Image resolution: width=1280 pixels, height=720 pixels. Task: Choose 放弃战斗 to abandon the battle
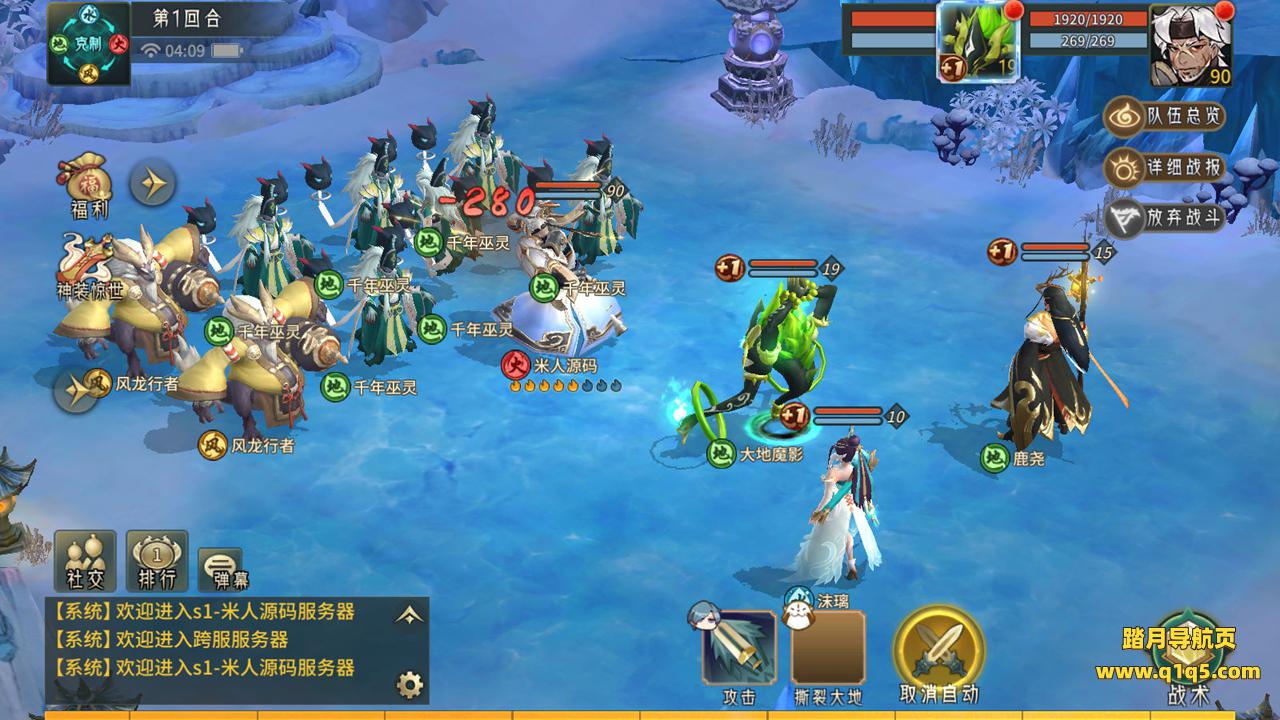coord(1166,218)
